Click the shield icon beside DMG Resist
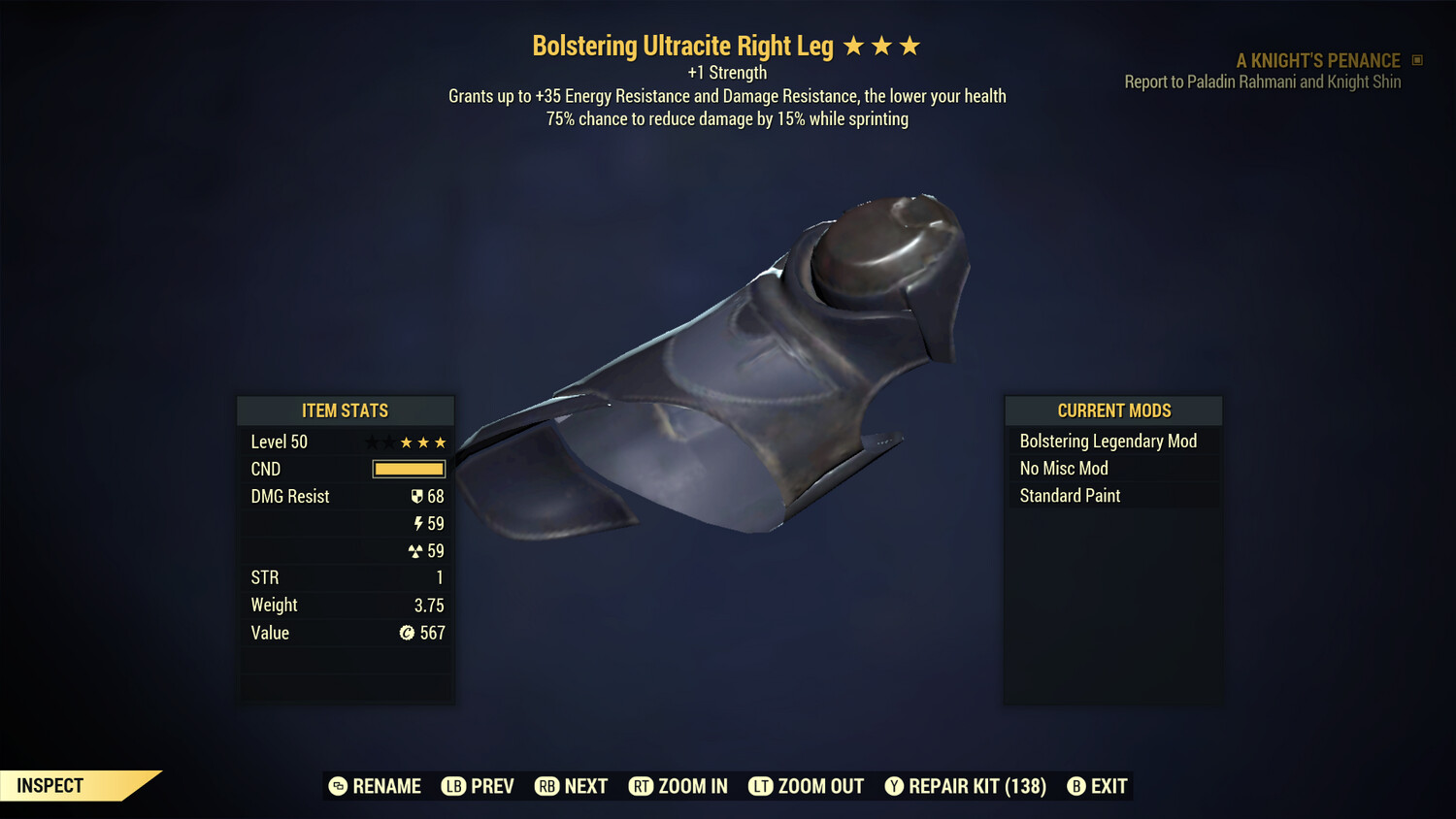Viewport: 1456px width, 819px height. (x=417, y=496)
